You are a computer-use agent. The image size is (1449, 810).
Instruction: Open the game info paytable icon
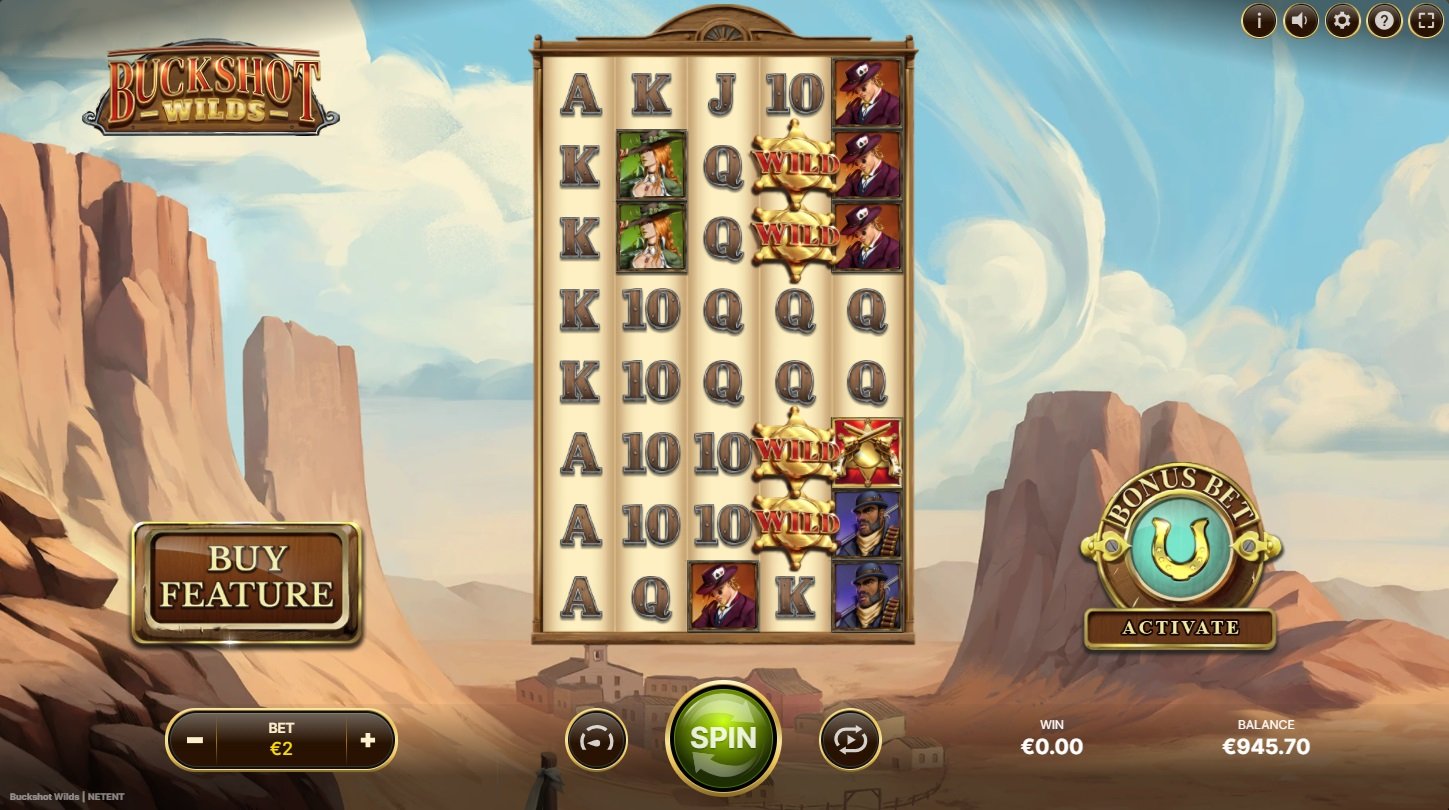pyautogui.click(x=1259, y=20)
